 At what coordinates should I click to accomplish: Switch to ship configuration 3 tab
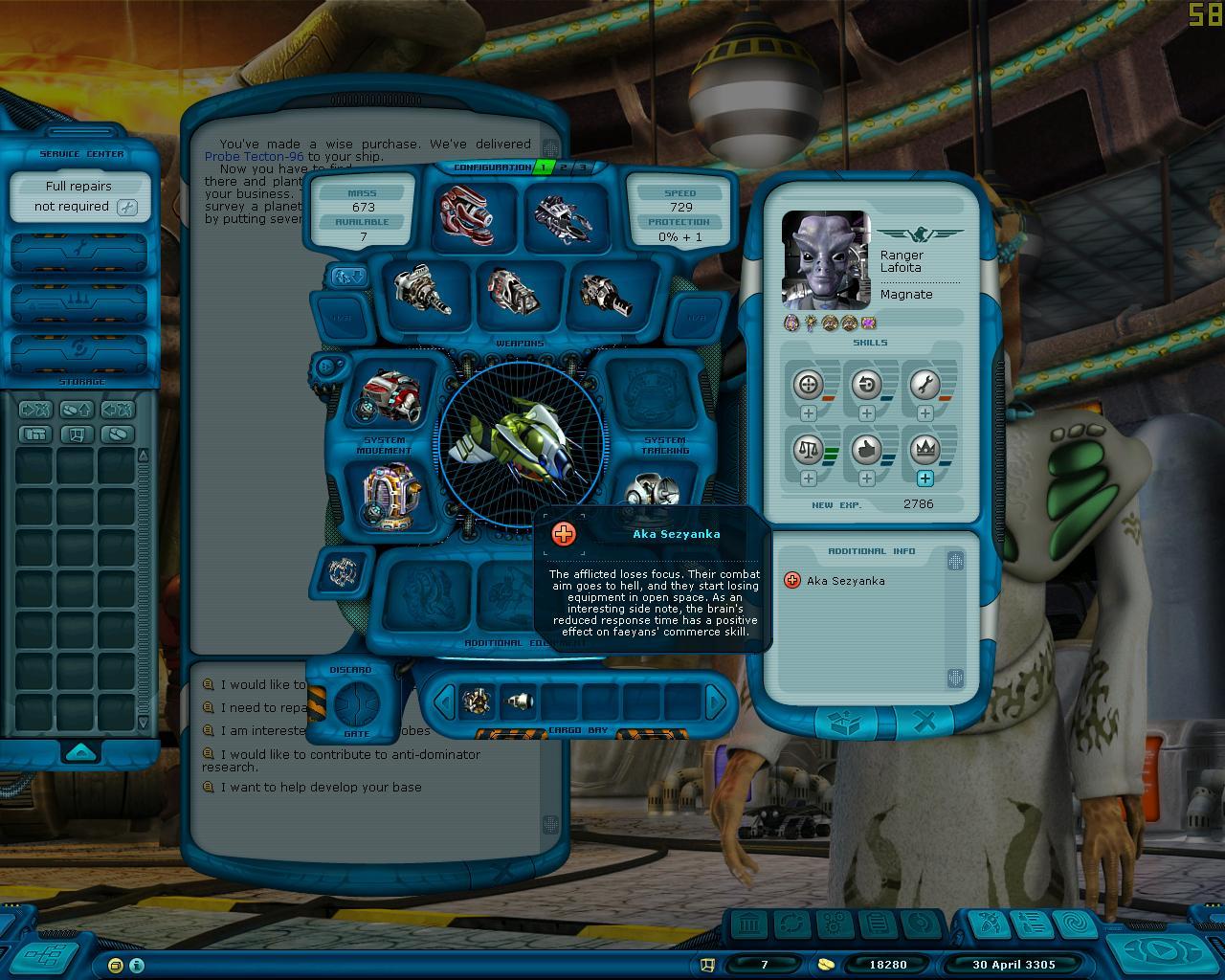click(581, 167)
